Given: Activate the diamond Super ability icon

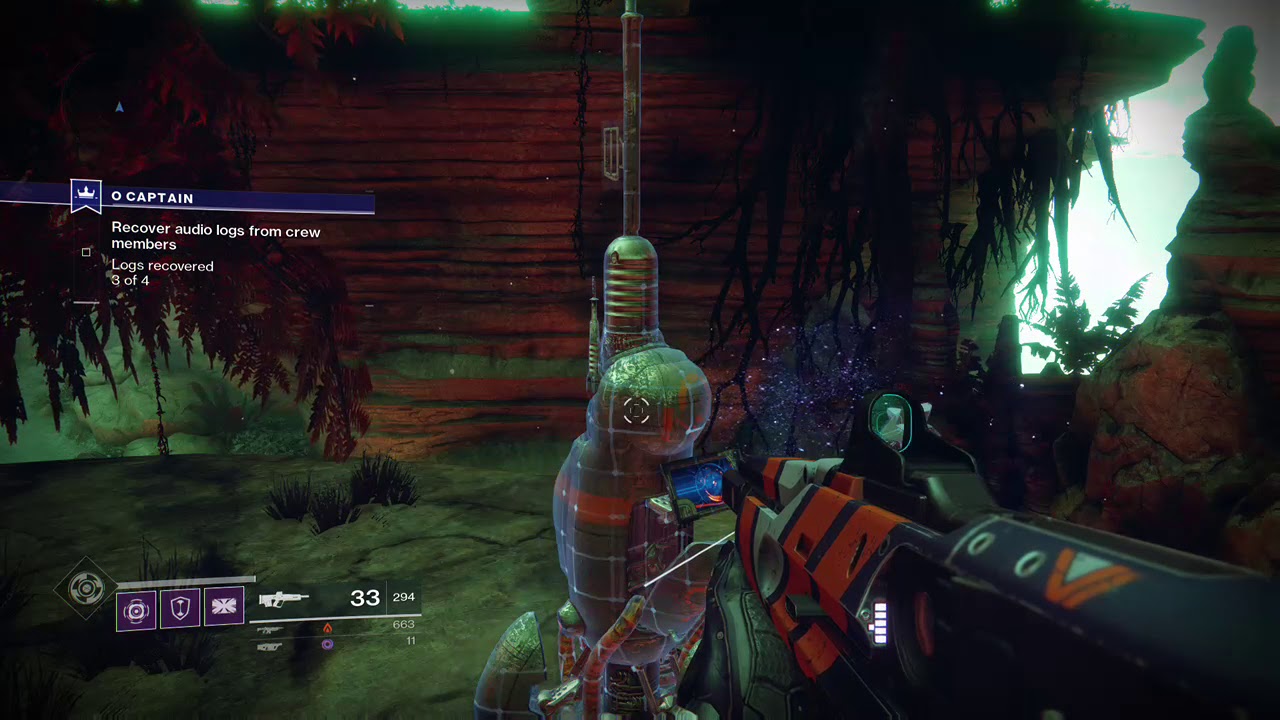Looking at the screenshot, I should (x=86, y=587).
